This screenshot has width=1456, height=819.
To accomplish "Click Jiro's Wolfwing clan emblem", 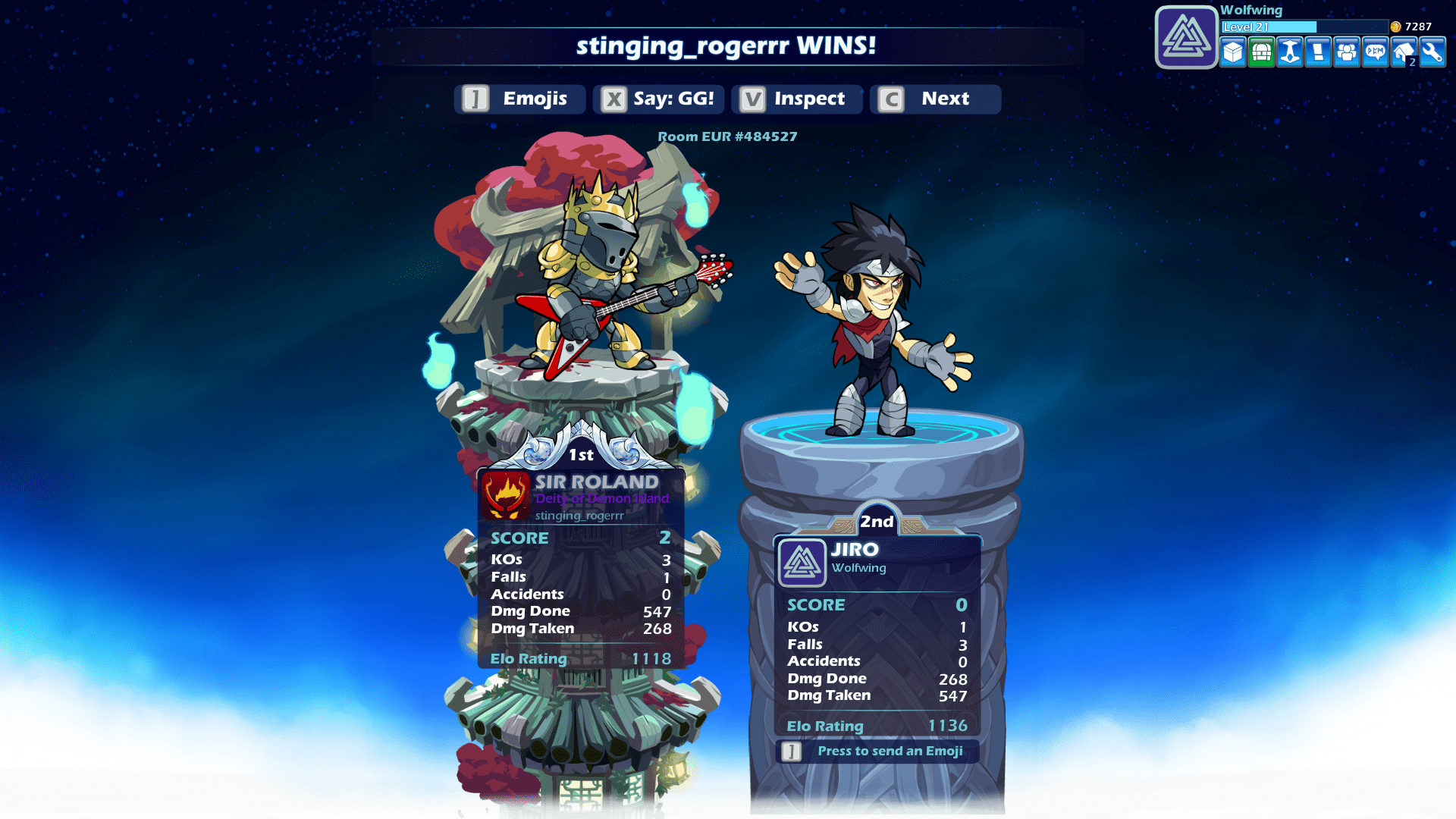I will pyautogui.click(x=802, y=561).
